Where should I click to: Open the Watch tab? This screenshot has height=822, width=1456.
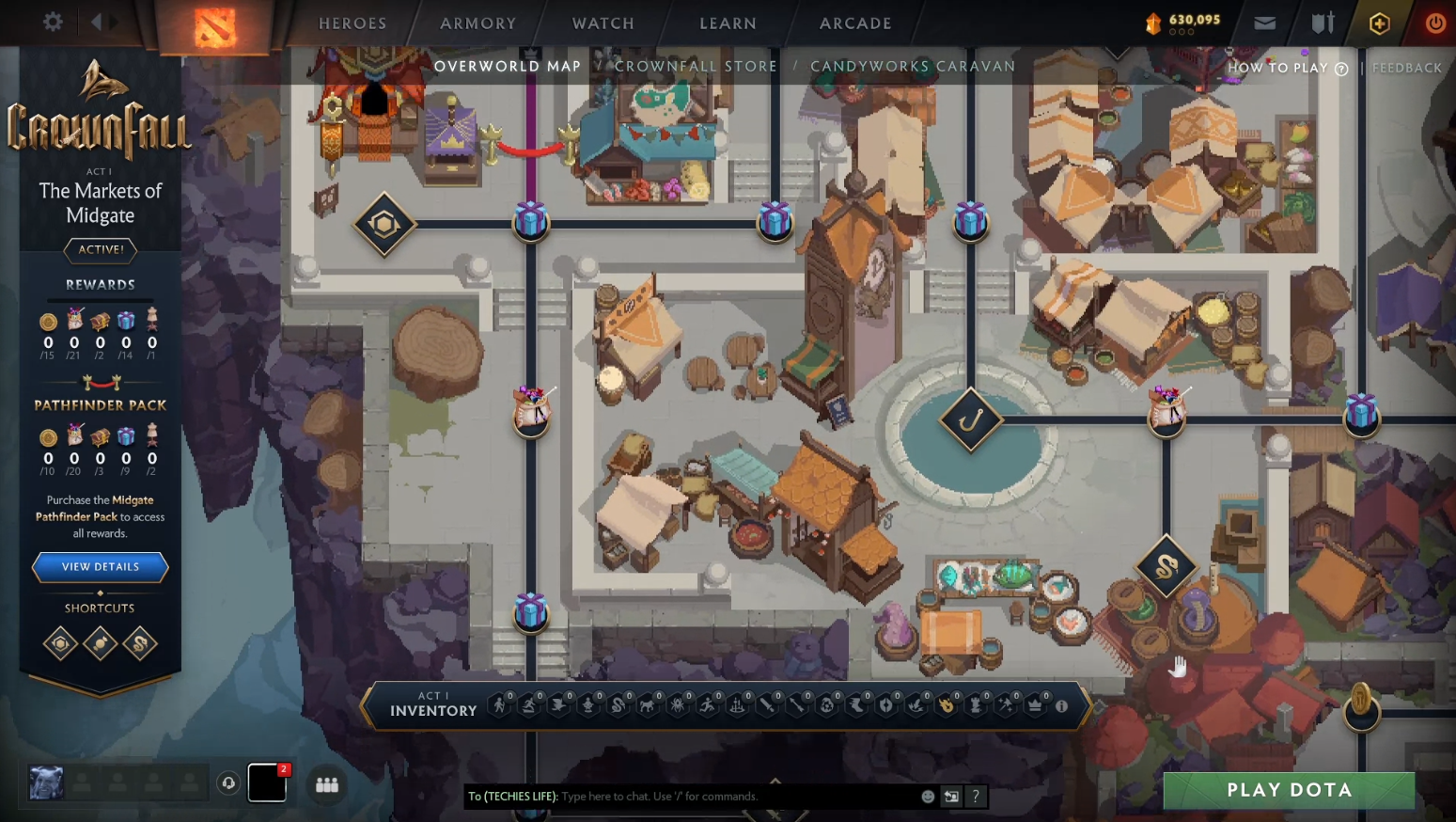click(603, 24)
